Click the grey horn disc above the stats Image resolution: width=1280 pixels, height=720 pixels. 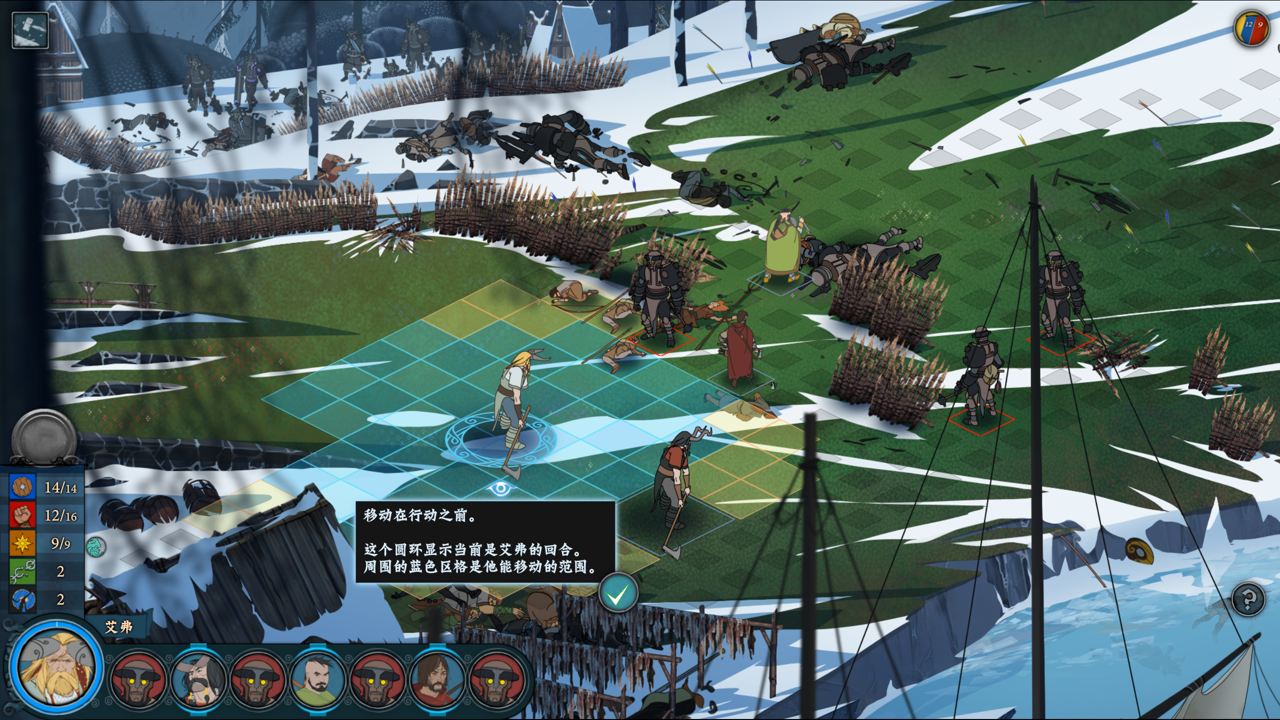(45, 437)
